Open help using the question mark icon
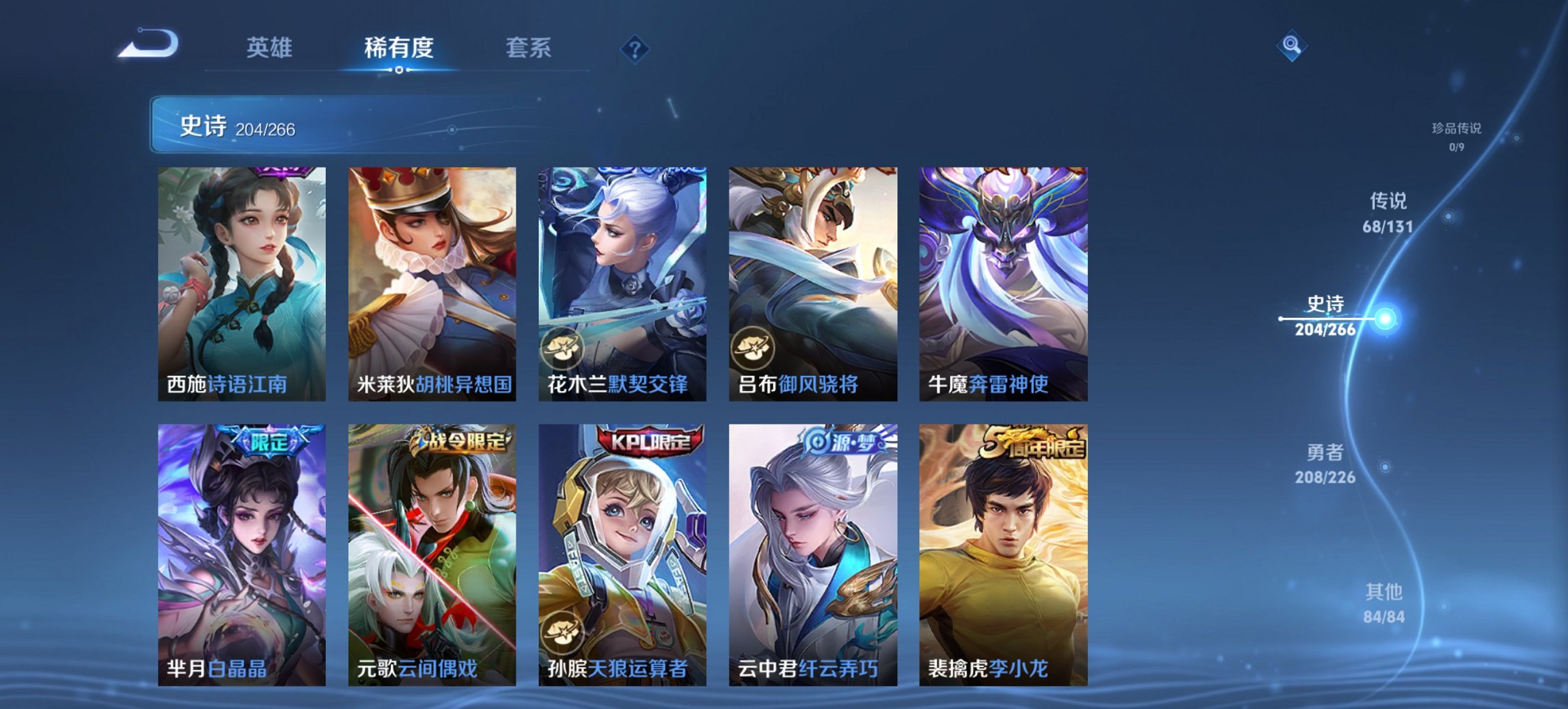This screenshot has height=709, width=1568. [x=635, y=48]
